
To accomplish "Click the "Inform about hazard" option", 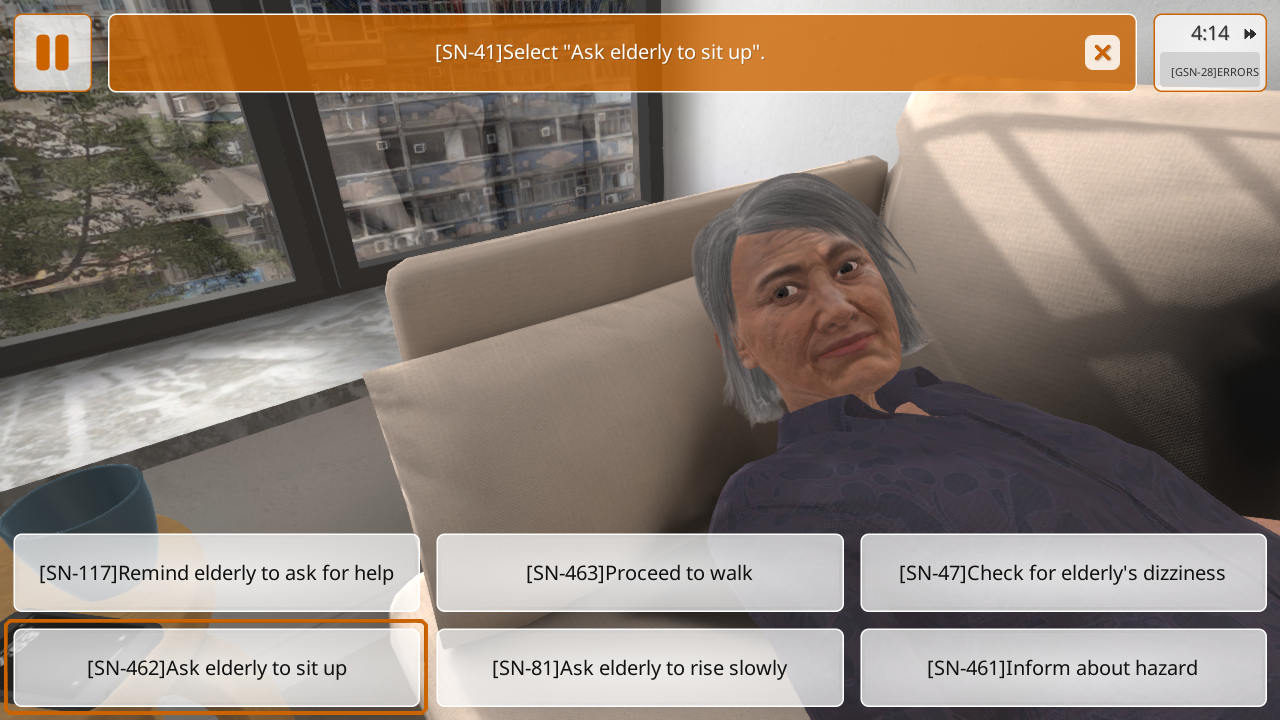I will coord(1063,668).
